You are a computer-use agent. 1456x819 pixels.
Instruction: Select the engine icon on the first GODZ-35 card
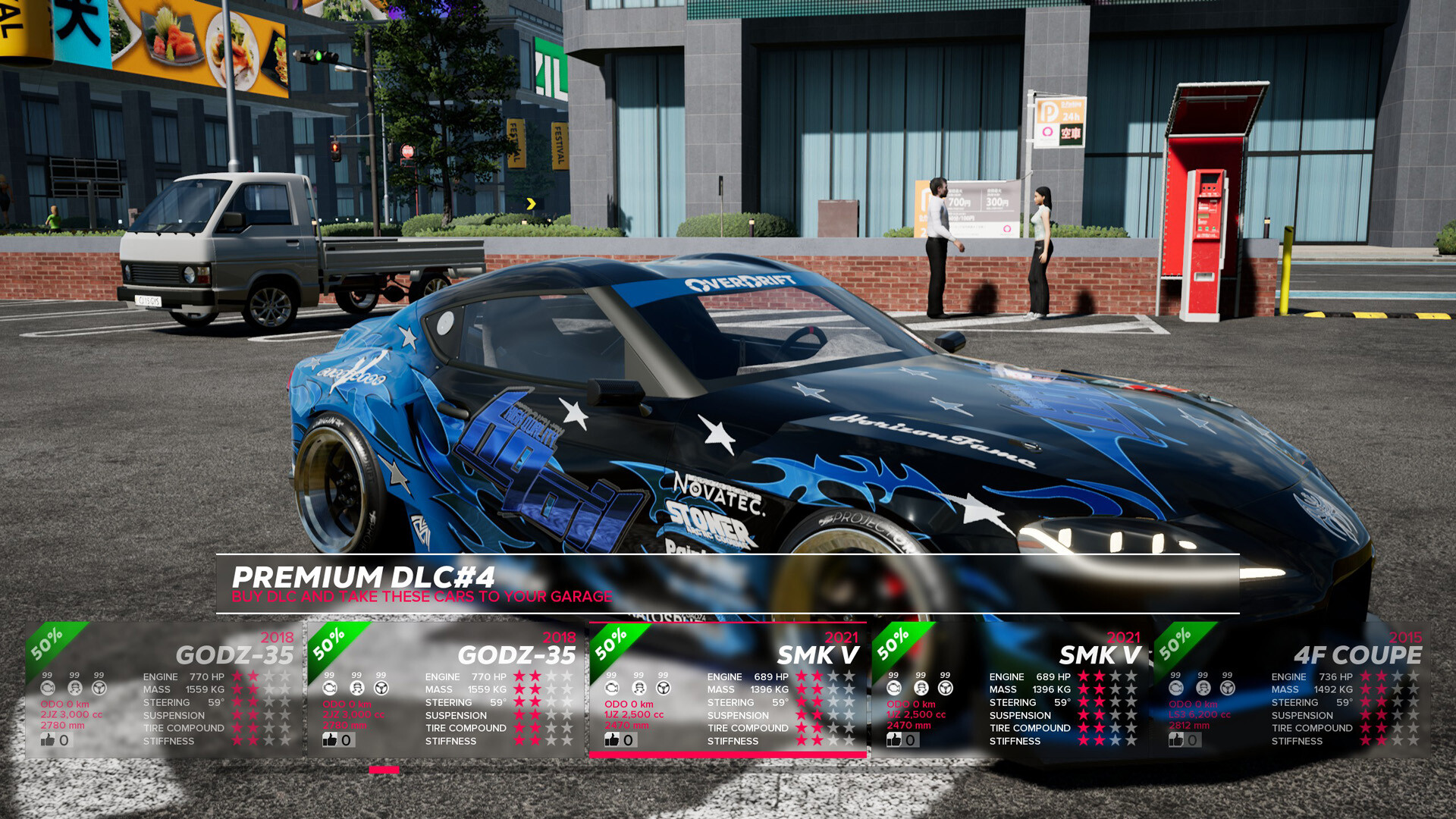click(48, 687)
